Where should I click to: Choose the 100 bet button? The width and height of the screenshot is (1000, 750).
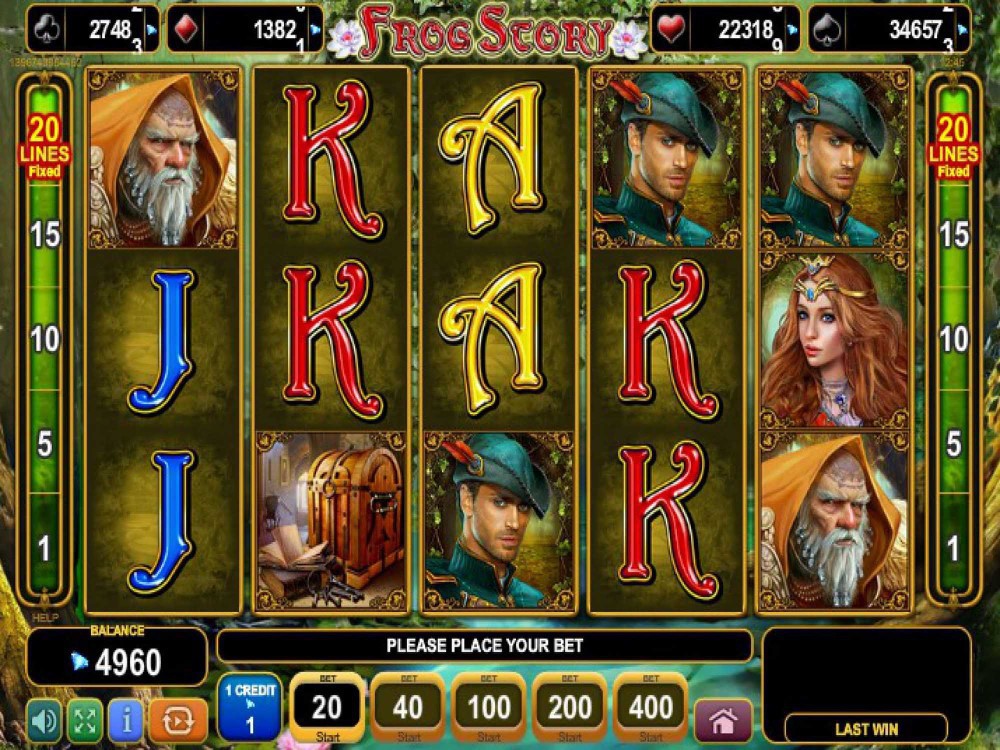(490, 708)
